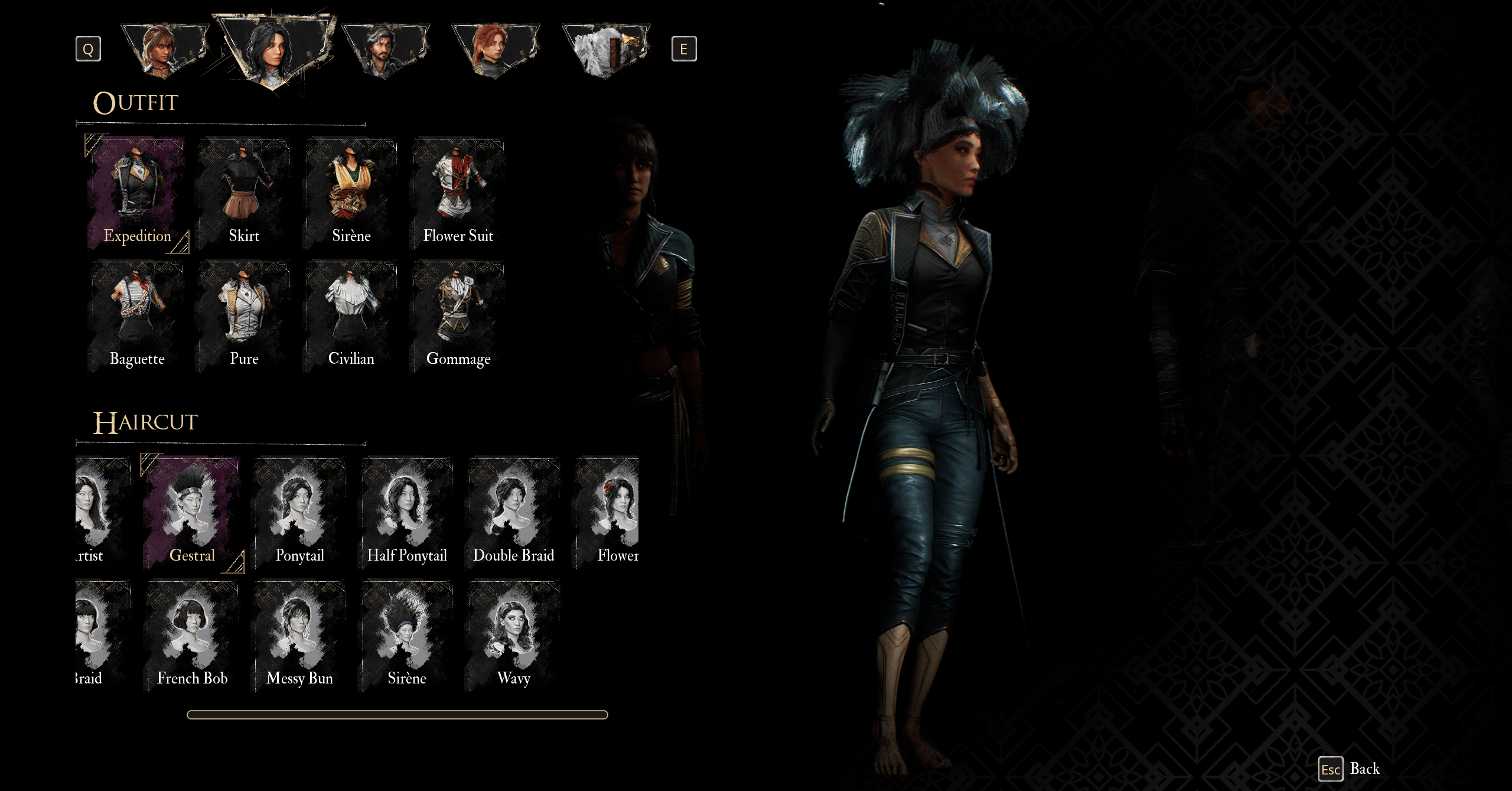The image size is (1512, 791).
Task: Equip the Flower Suit outfit
Action: click(458, 194)
